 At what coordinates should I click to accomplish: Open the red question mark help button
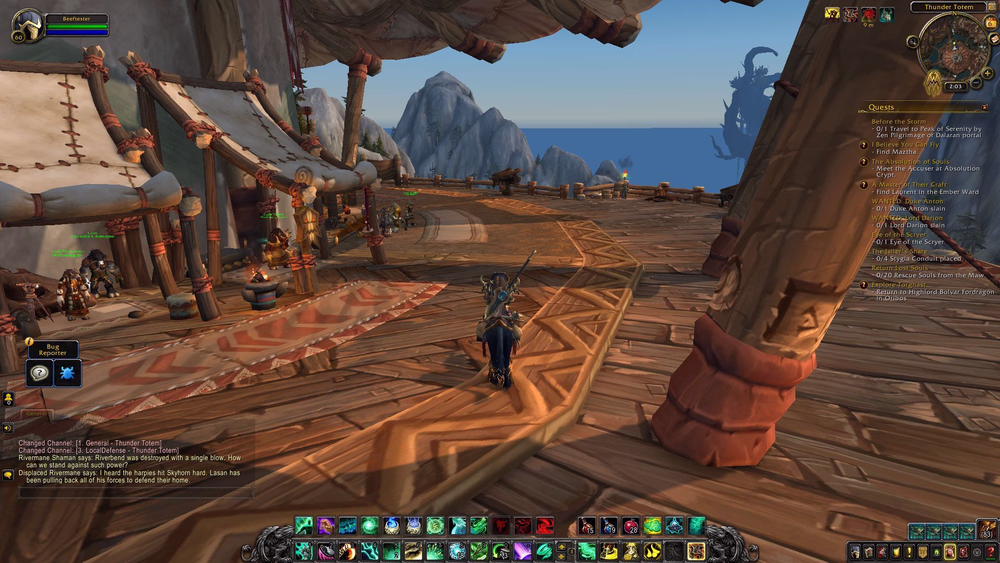tap(991, 552)
